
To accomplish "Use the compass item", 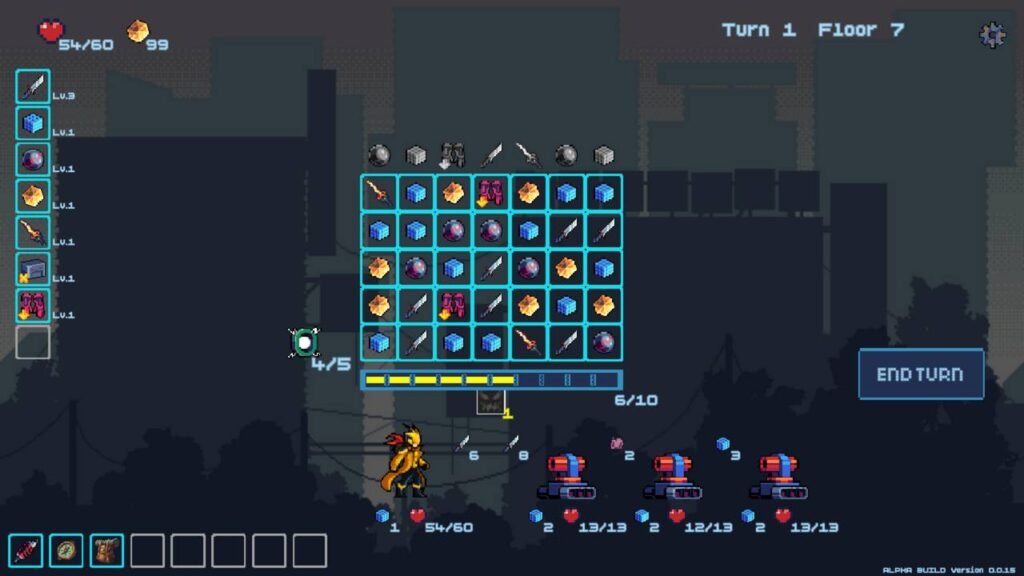I will [66, 550].
